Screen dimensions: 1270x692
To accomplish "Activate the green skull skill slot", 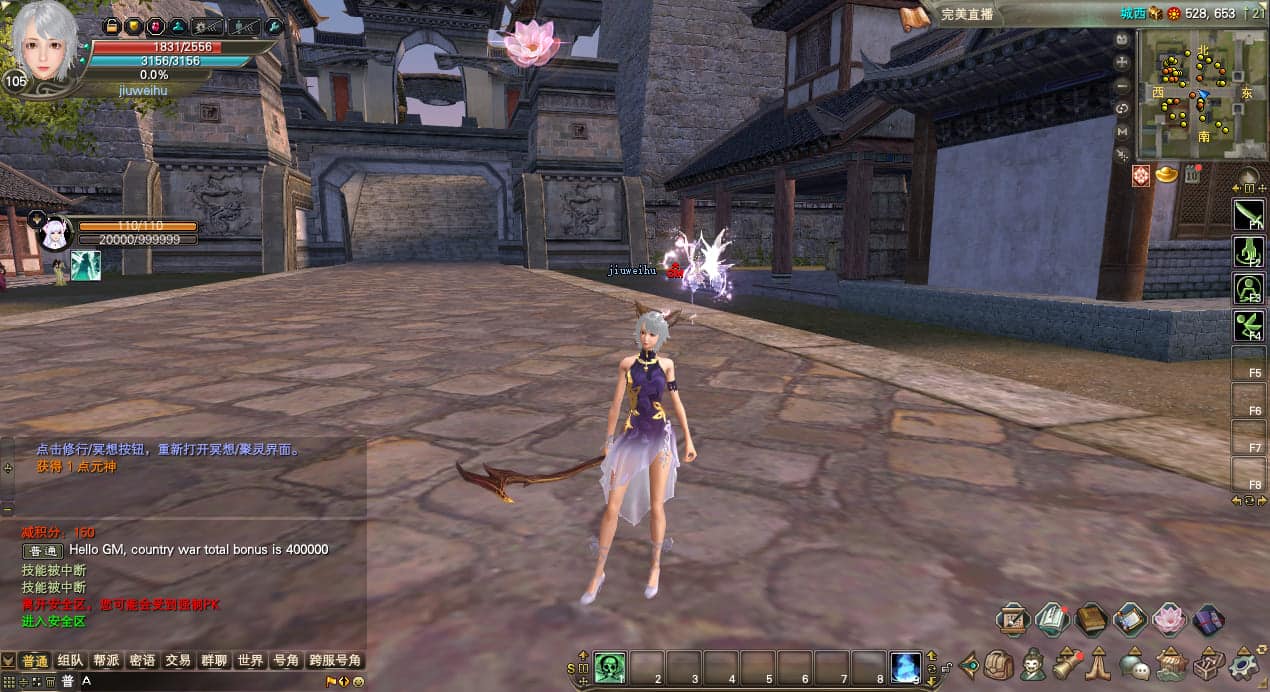I will point(610,667).
